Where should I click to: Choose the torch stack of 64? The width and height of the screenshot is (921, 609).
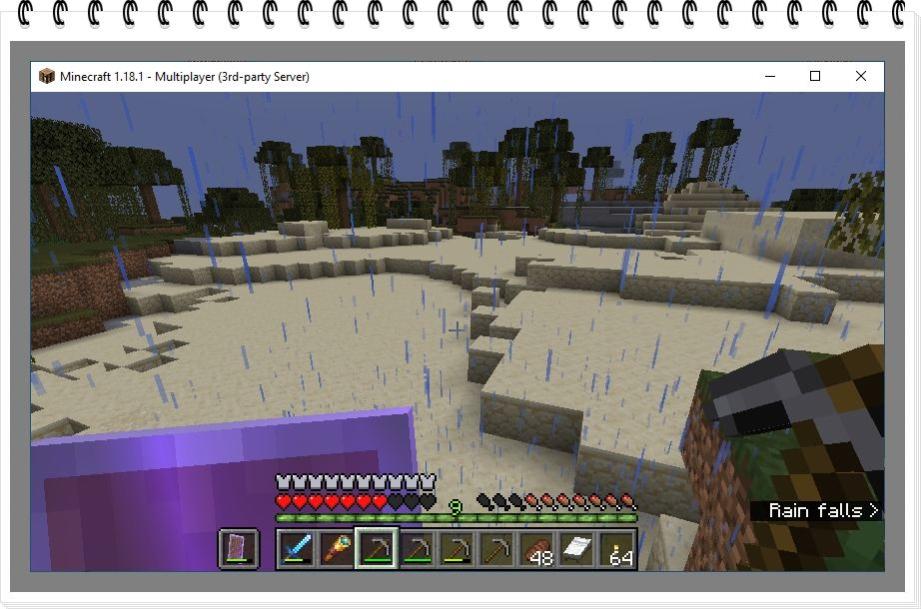[620, 549]
